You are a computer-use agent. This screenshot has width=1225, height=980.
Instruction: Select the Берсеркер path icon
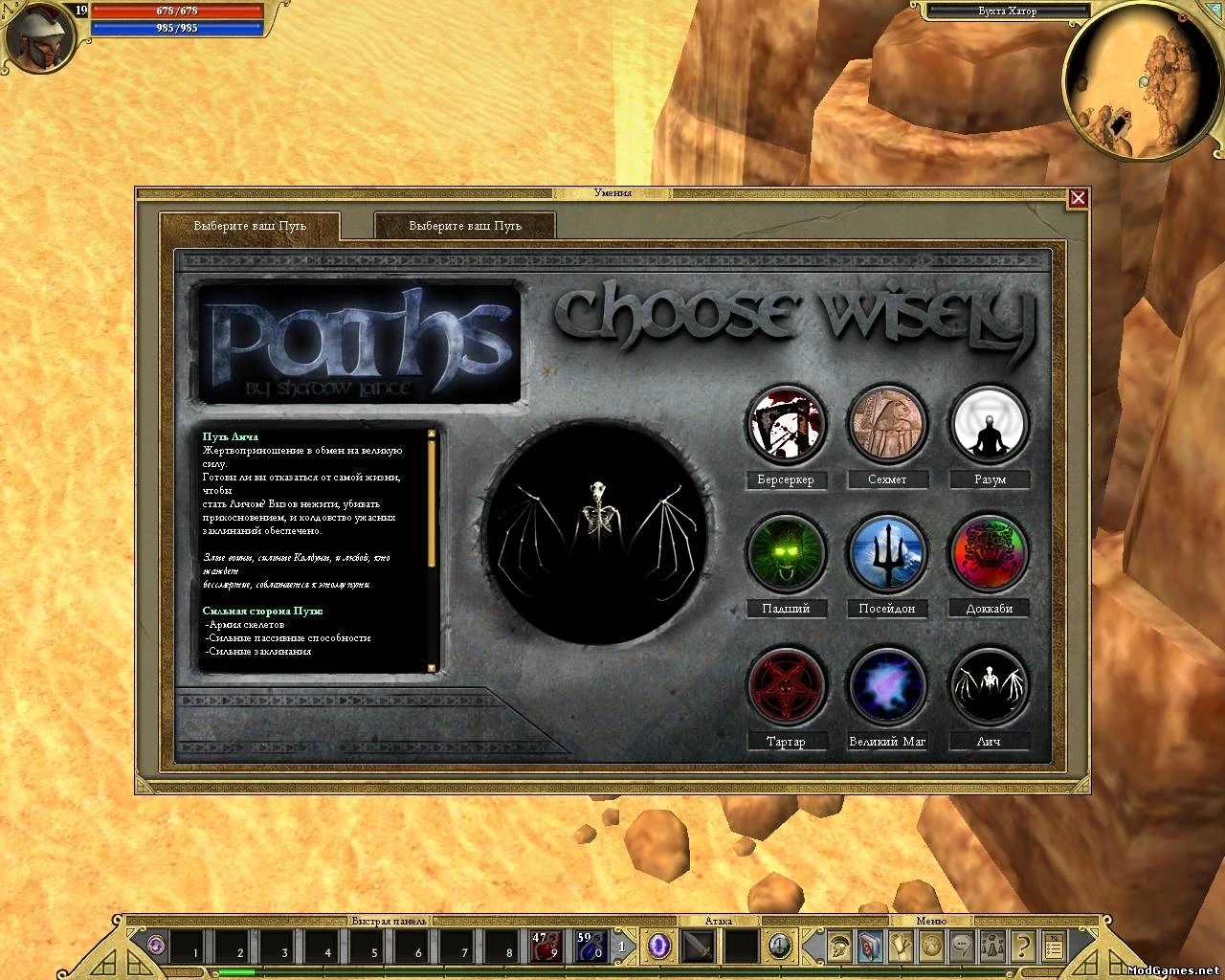tap(786, 426)
